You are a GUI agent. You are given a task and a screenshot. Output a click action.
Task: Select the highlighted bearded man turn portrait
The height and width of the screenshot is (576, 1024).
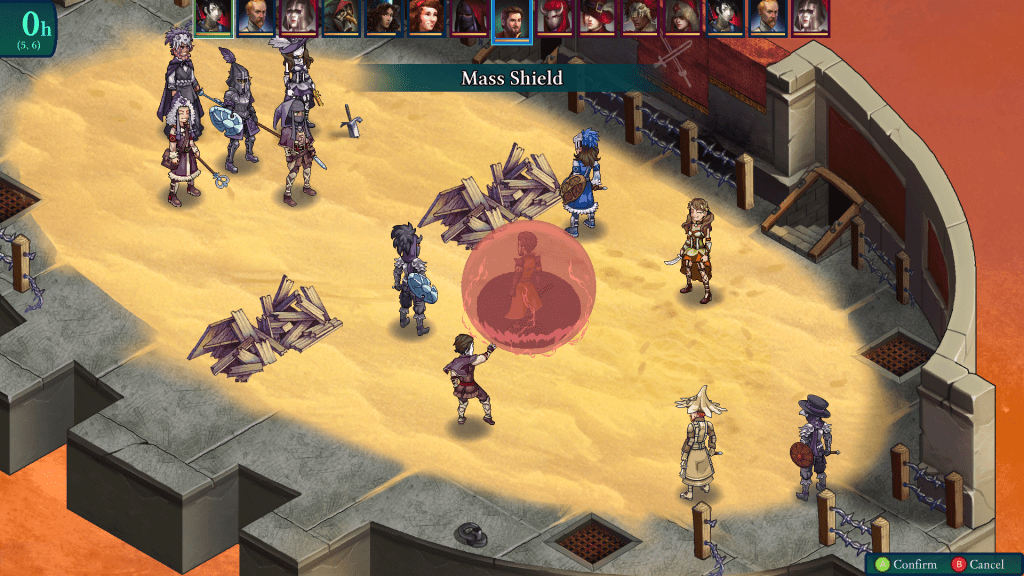[511, 19]
